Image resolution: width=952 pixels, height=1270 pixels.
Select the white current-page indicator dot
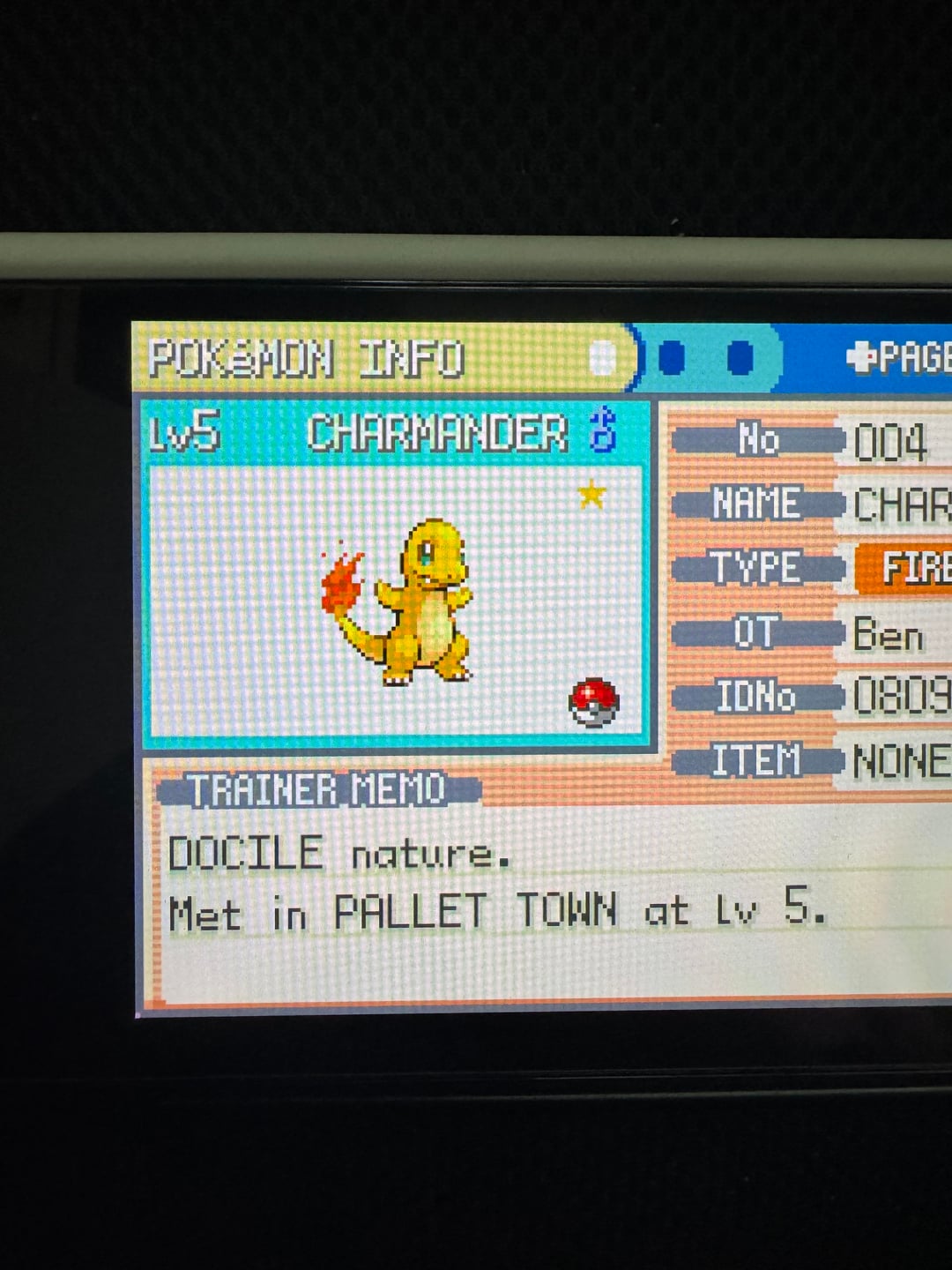tap(602, 358)
